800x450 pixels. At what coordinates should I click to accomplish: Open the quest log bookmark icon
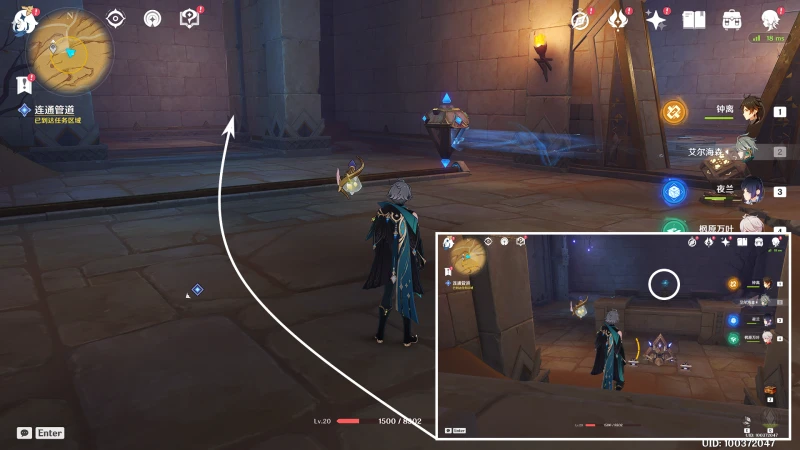[24, 84]
